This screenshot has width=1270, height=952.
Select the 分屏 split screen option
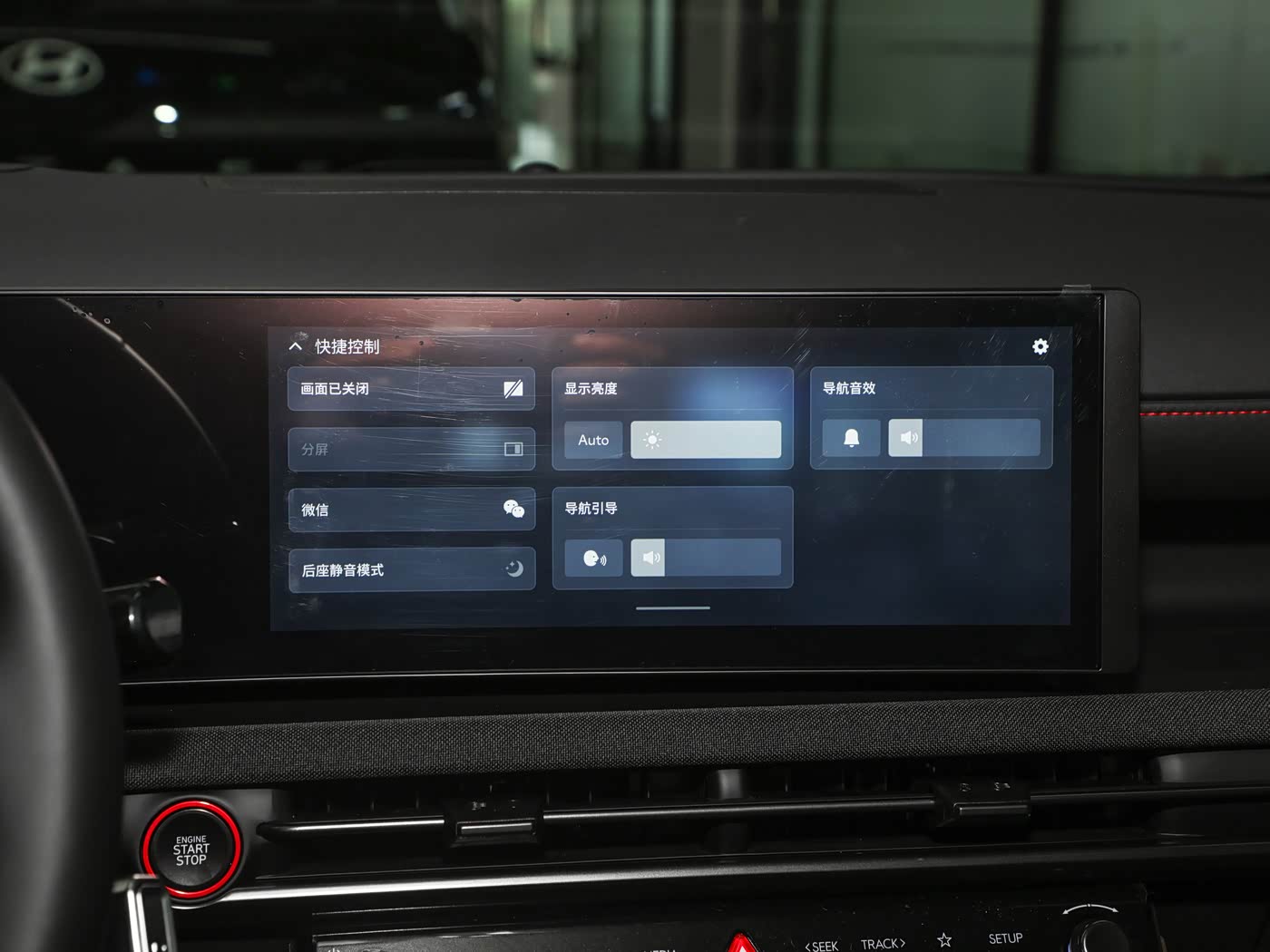tap(411, 449)
